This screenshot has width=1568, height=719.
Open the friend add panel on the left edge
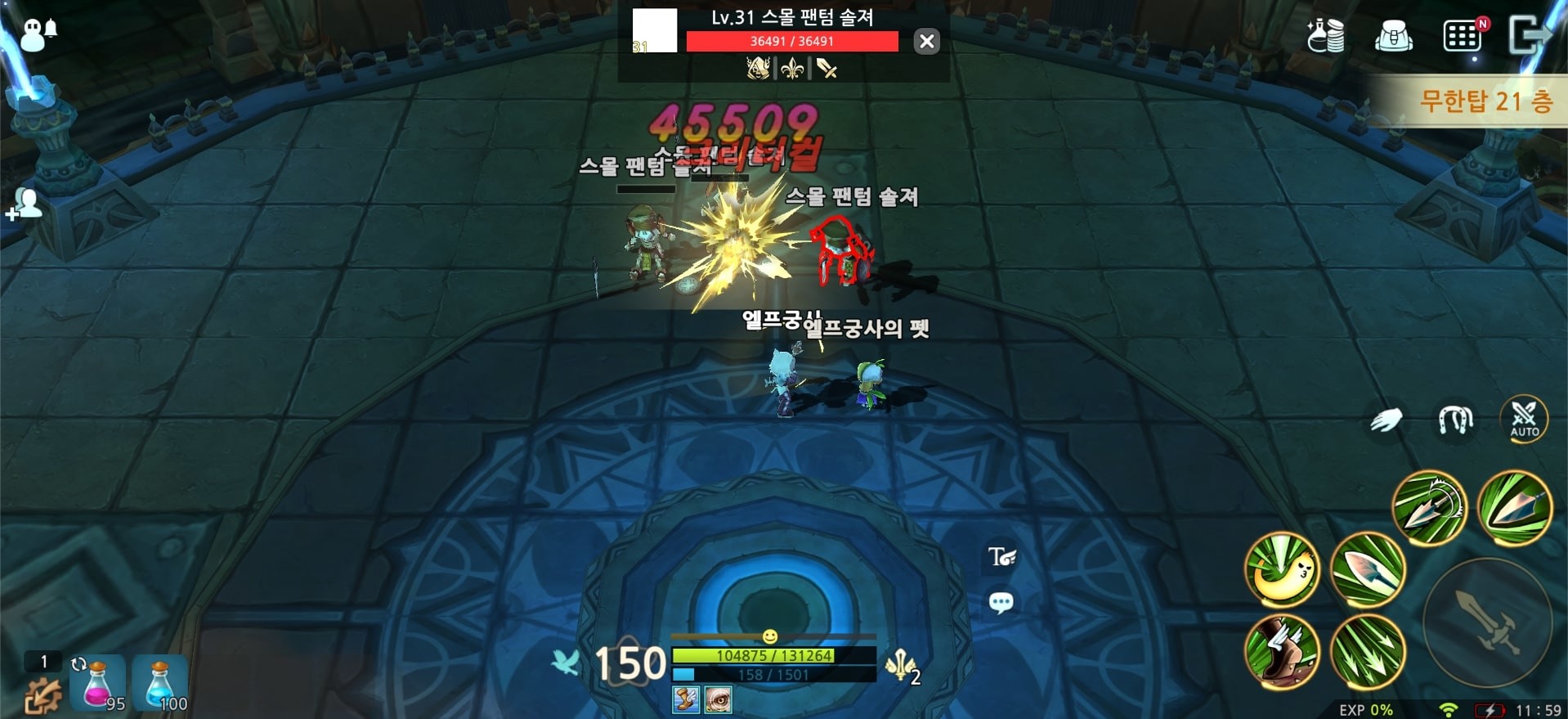[25, 203]
